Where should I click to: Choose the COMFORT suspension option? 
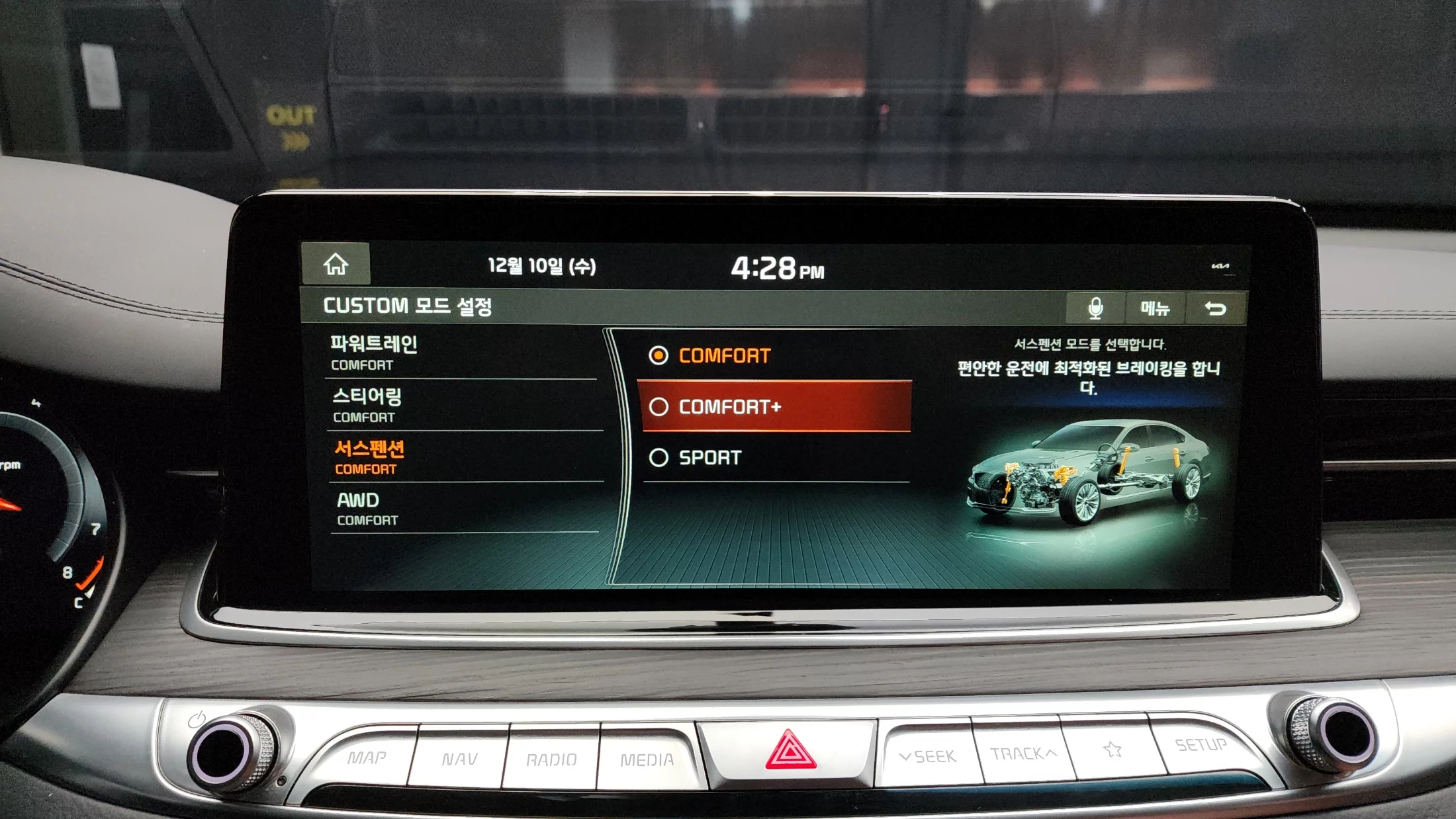coord(774,356)
